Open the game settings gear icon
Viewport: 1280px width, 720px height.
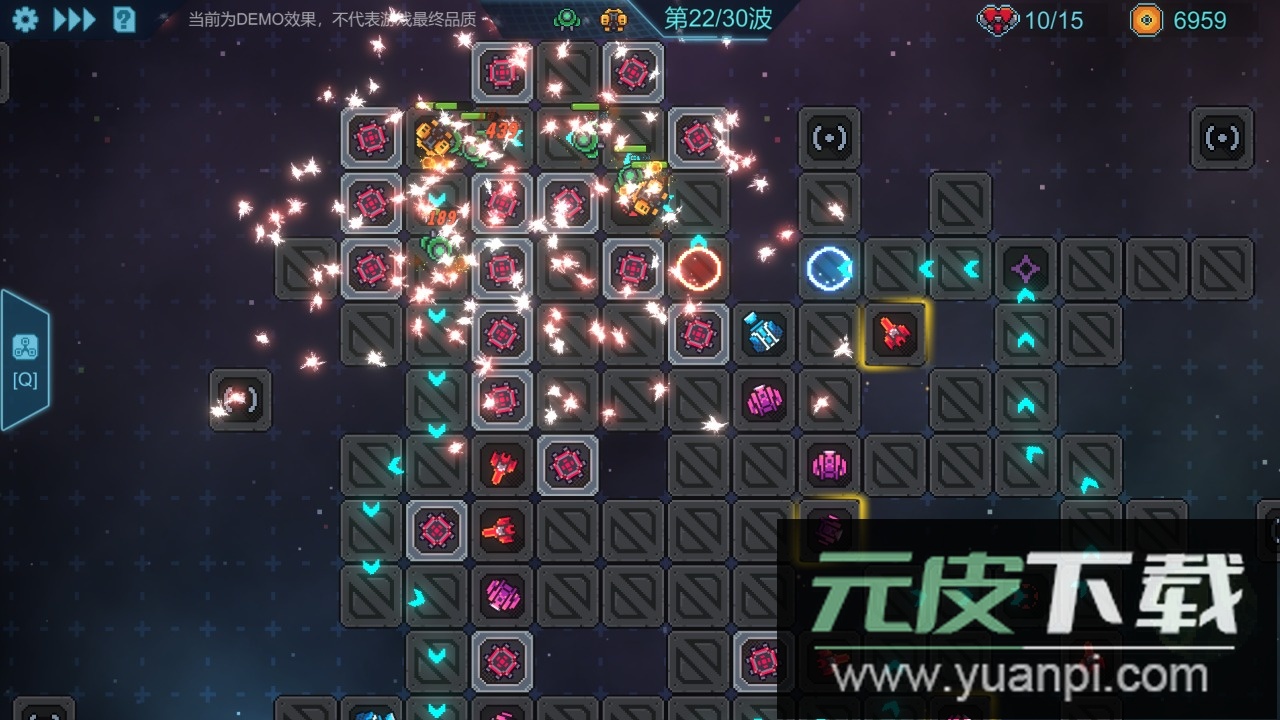pyautogui.click(x=25, y=18)
